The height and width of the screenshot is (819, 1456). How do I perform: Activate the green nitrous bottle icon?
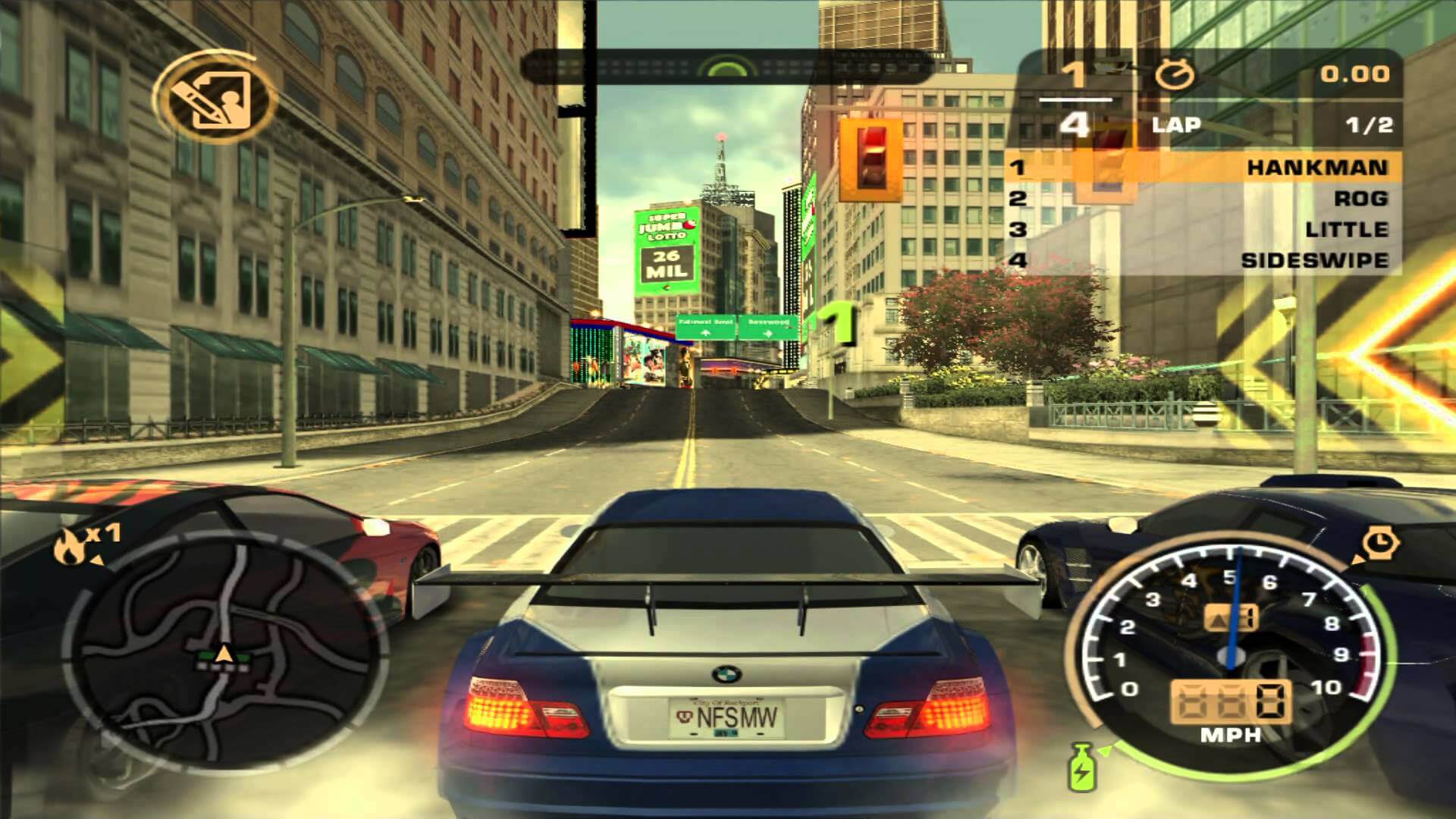click(x=1081, y=766)
